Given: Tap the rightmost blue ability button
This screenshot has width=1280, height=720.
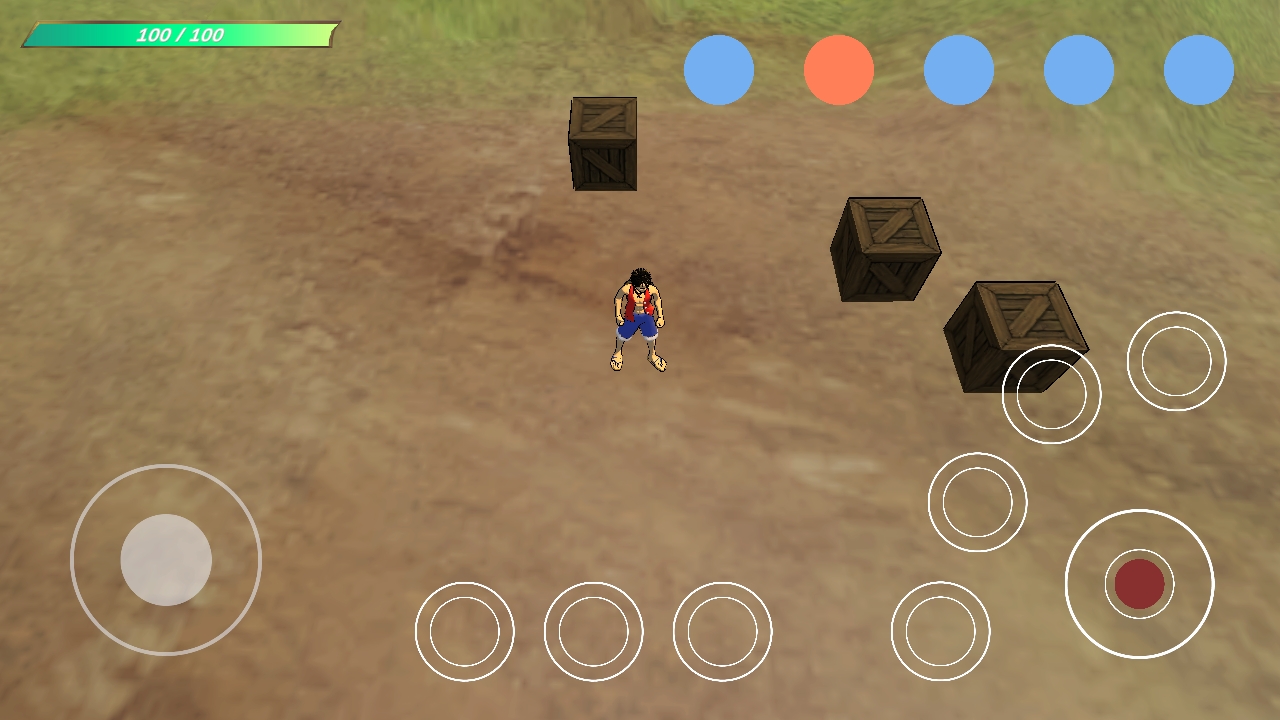Looking at the screenshot, I should coord(1199,68).
